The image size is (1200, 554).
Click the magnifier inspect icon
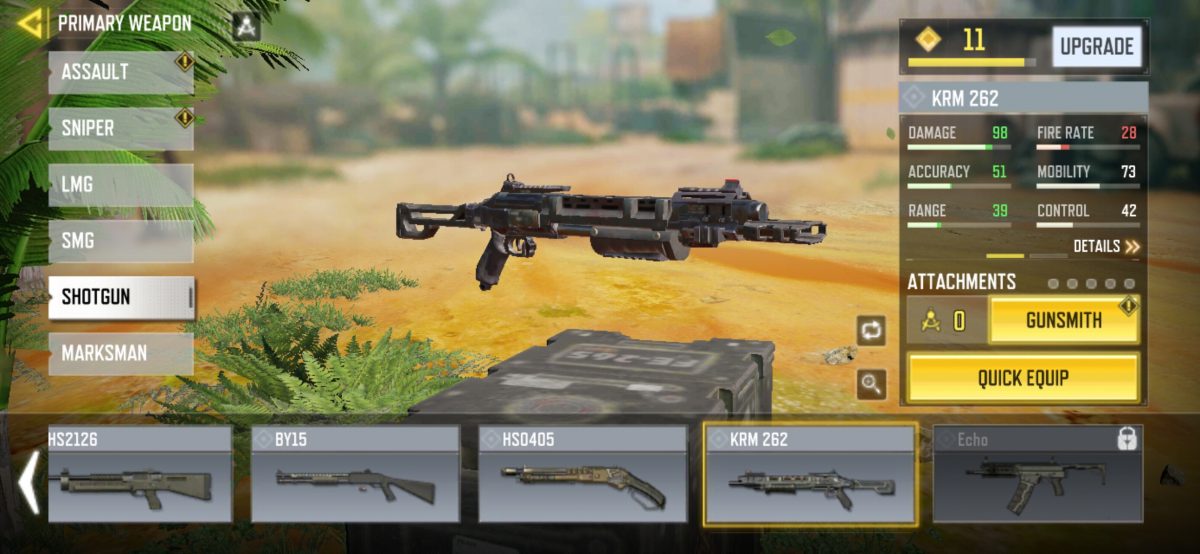(x=871, y=384)
